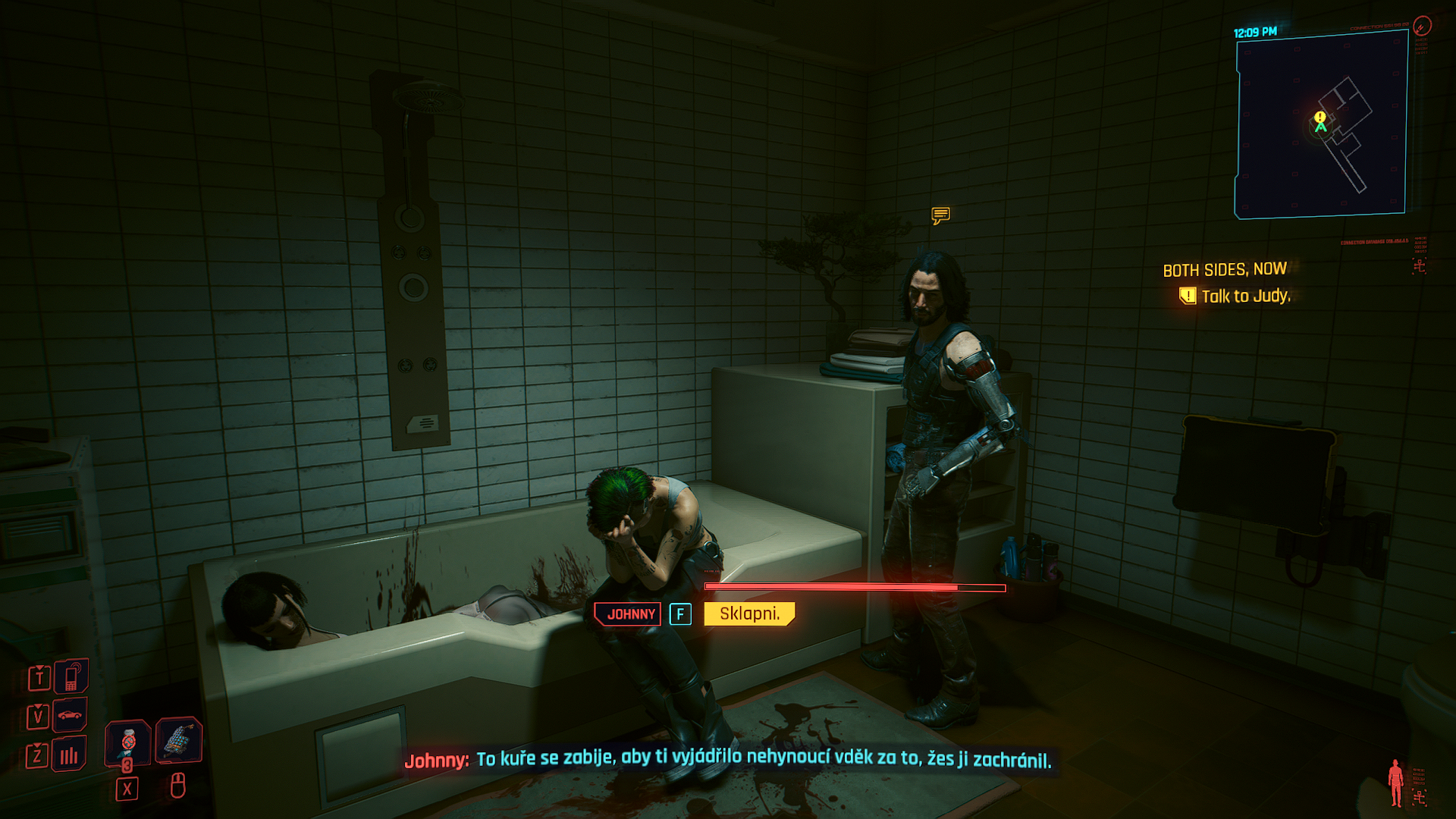Image resolution: width=1456 pixels, height=819 pixels.
Task: Call your vehicle with the car icon
Action: (70, 714)
